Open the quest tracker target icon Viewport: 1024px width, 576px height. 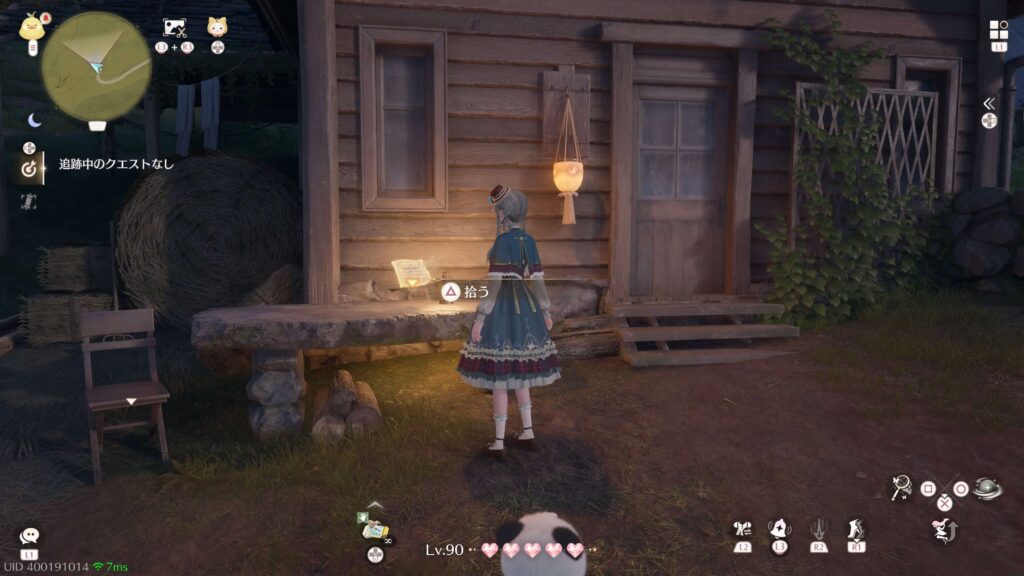click(29, 169)
